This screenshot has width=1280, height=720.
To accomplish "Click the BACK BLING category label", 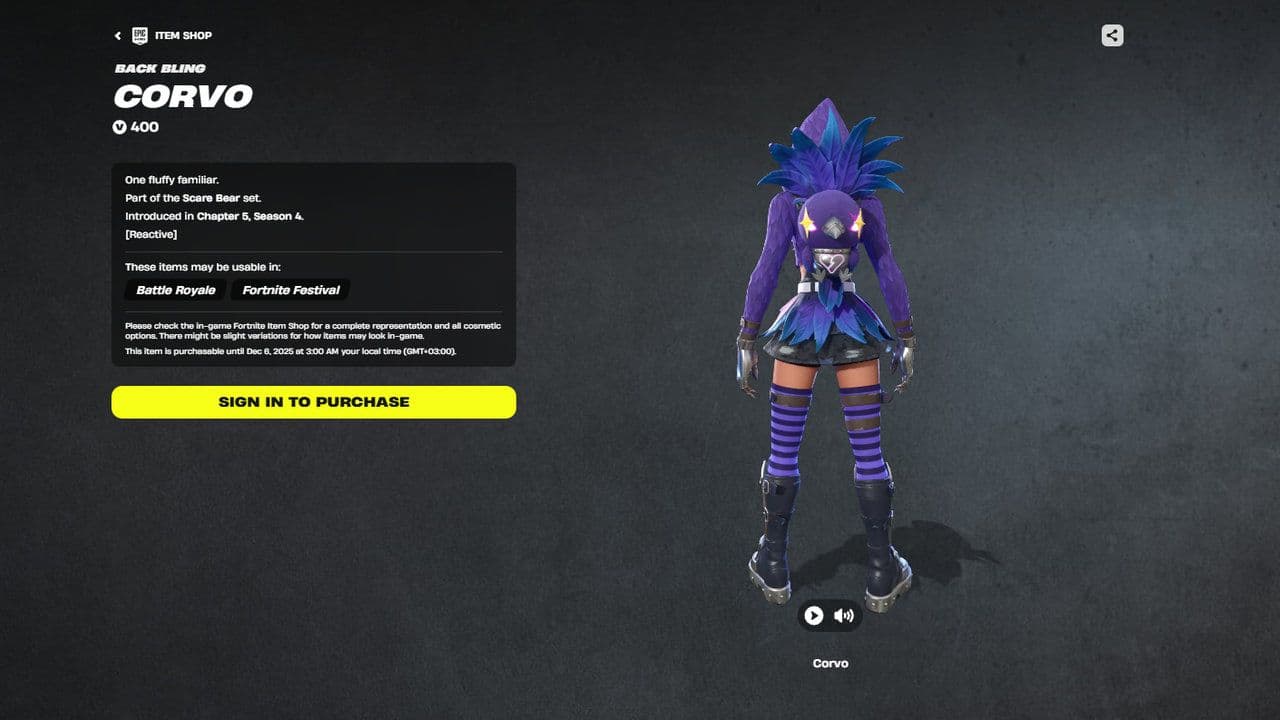I will click(x=160, y=68).
